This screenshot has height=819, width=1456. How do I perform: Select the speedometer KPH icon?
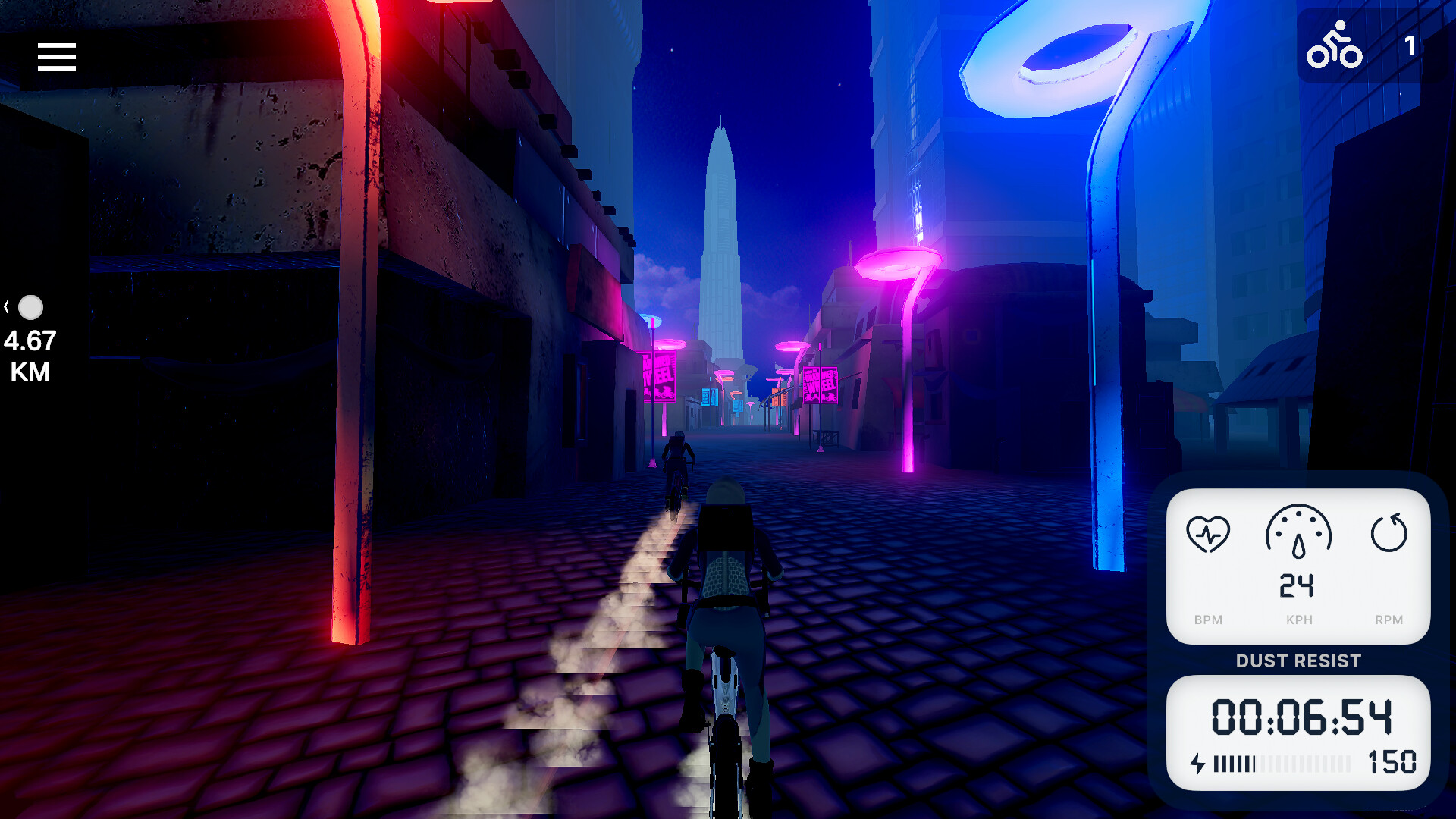coord(1298,535)
